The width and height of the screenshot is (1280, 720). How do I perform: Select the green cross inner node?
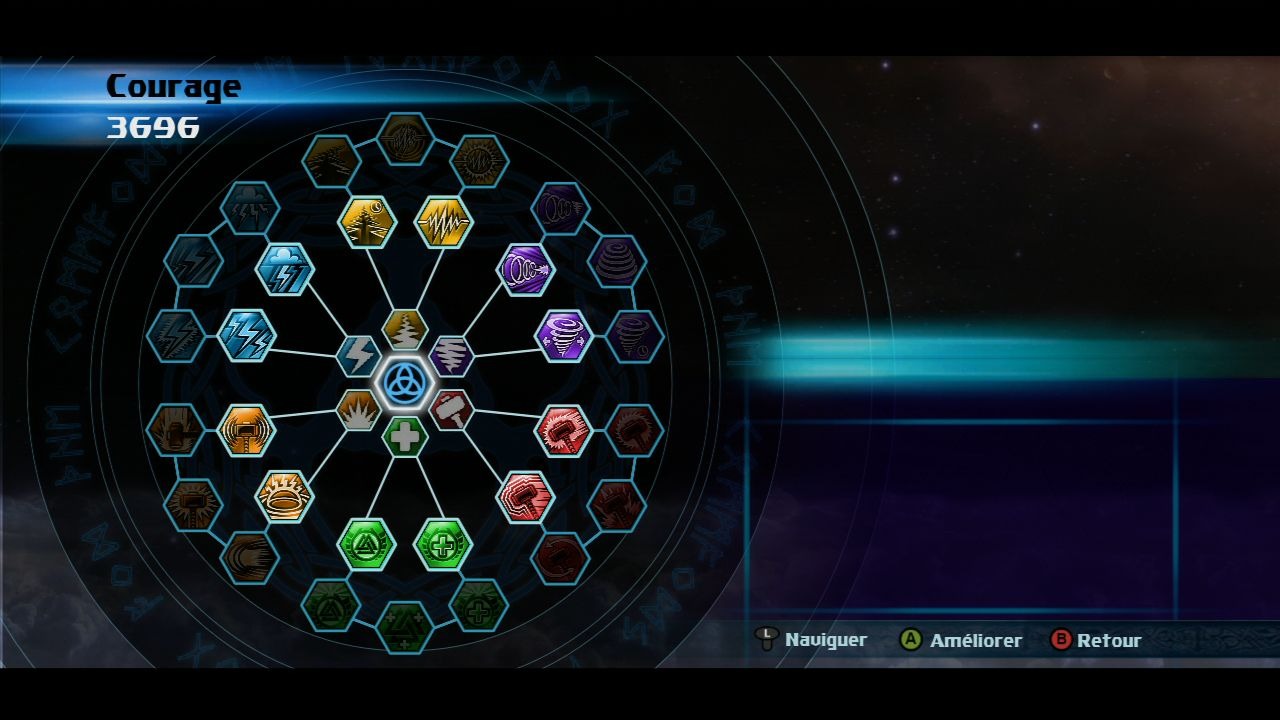405,437
